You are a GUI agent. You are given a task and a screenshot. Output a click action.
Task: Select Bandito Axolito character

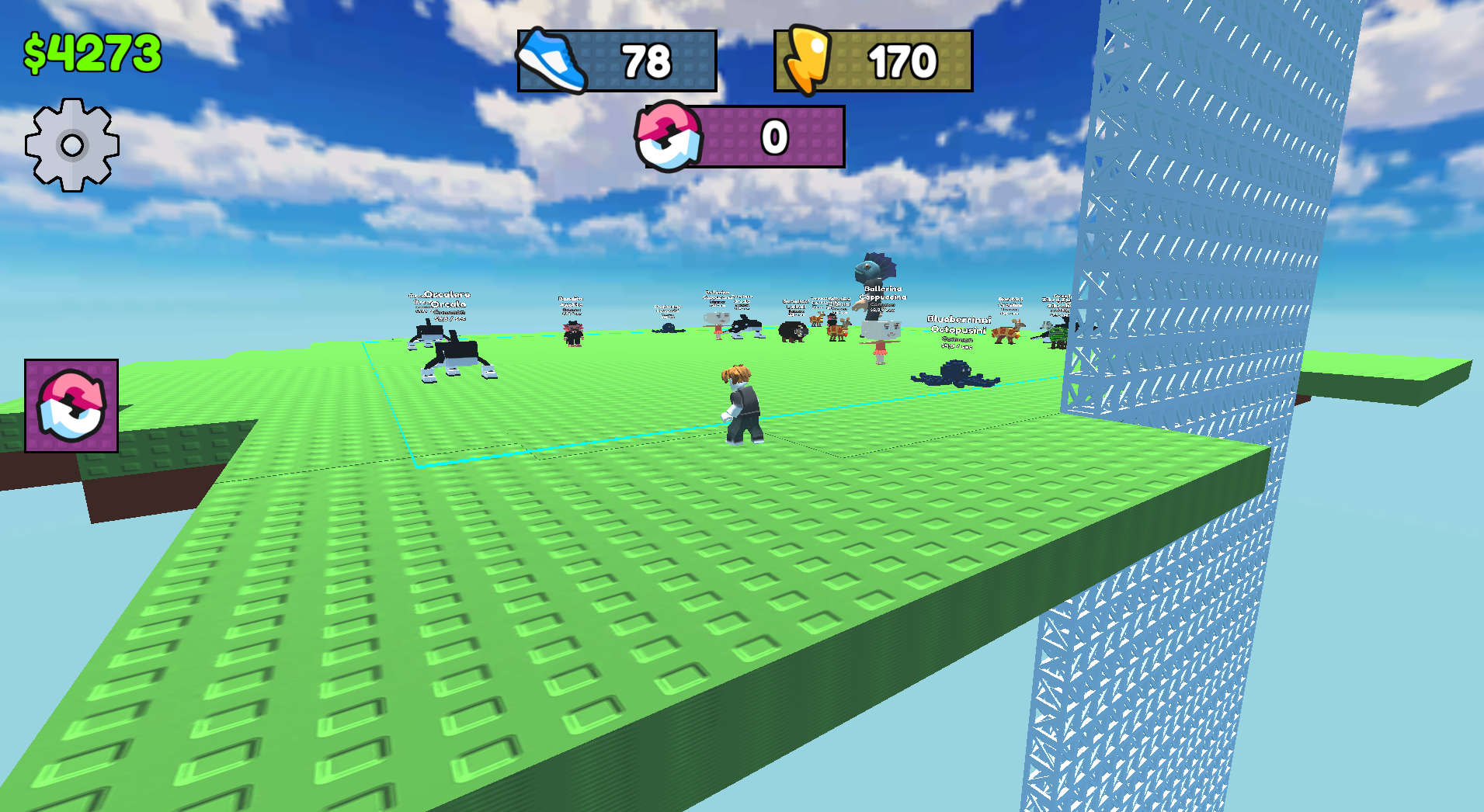point(573,334)
